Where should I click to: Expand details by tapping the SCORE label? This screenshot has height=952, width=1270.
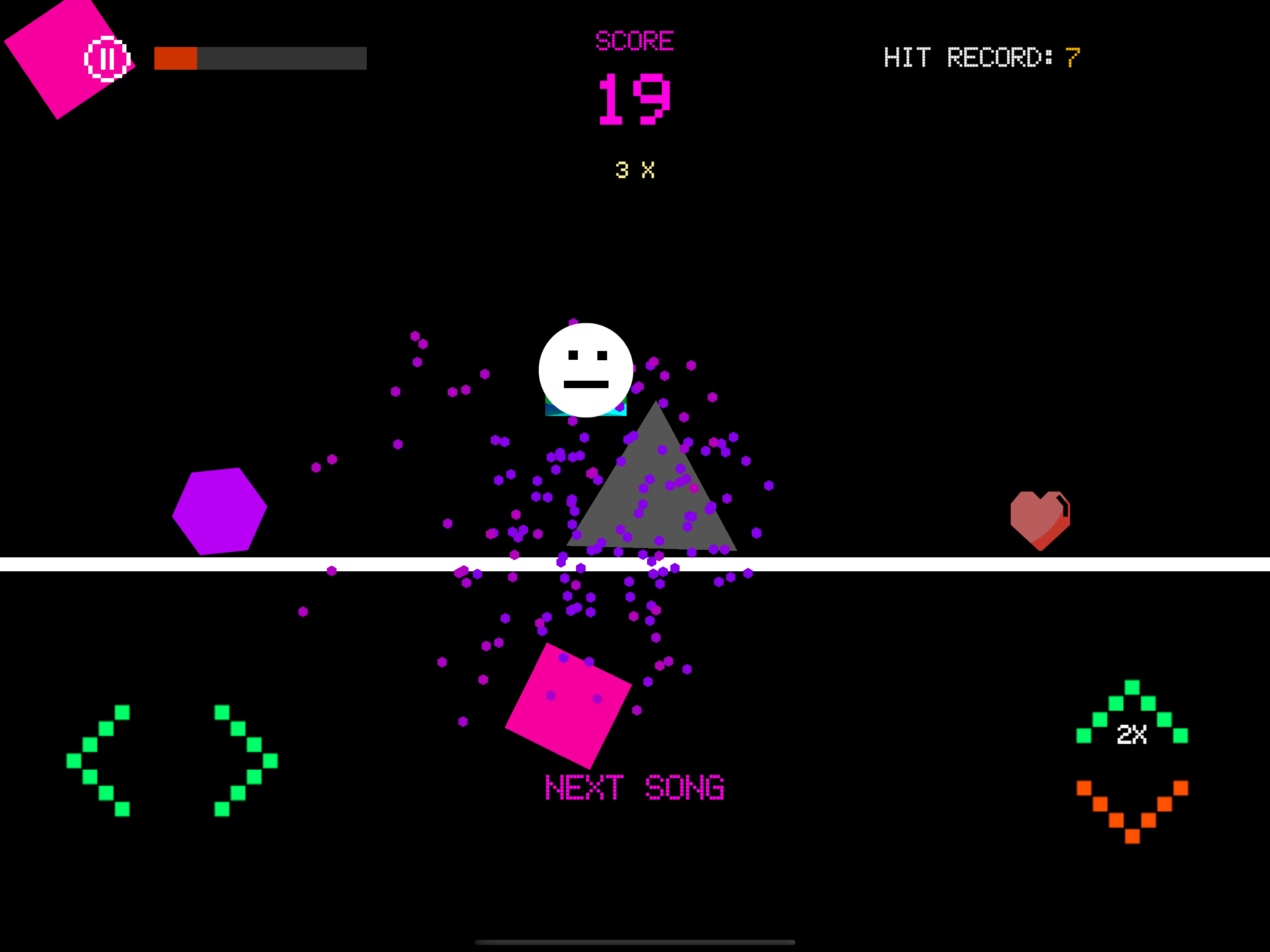[x=634, y=40]
